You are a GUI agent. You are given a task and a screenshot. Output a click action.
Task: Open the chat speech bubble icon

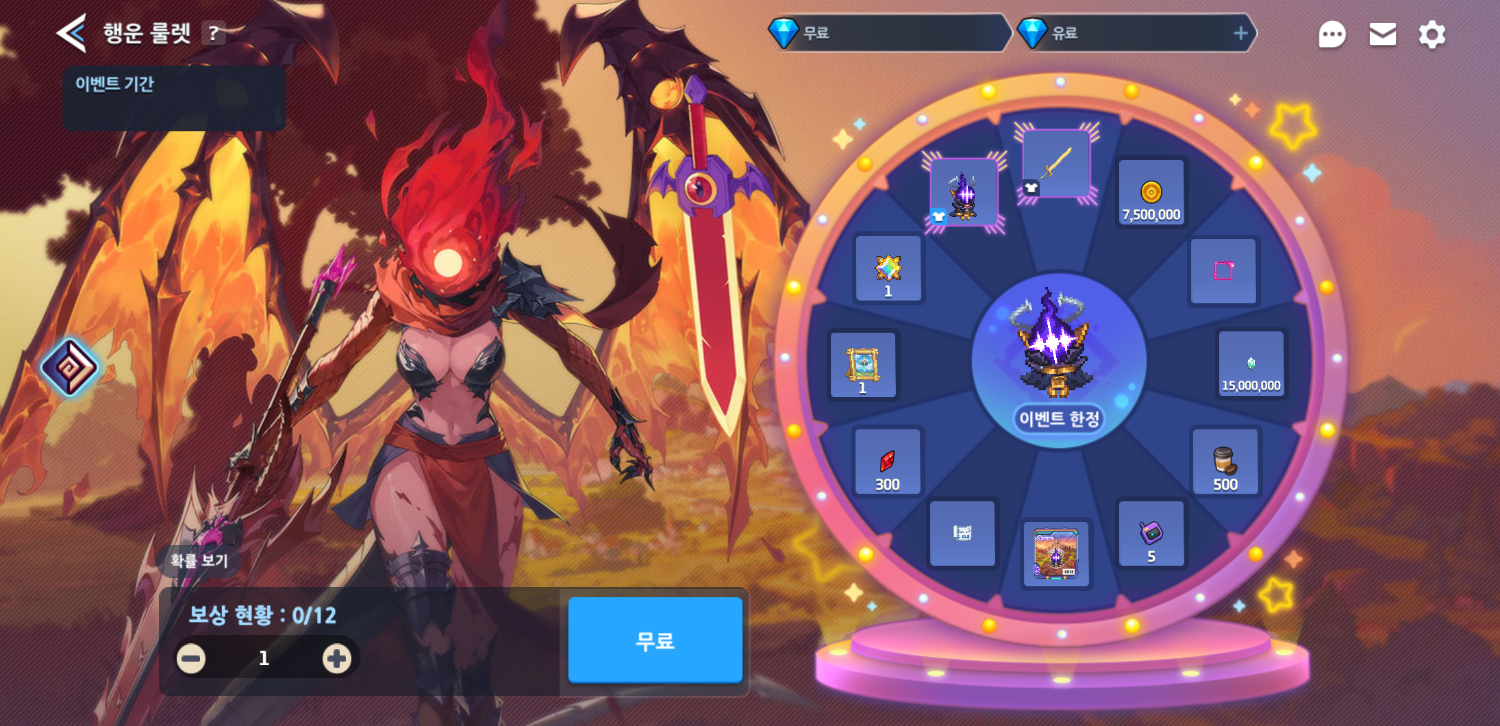point(1331,34)
